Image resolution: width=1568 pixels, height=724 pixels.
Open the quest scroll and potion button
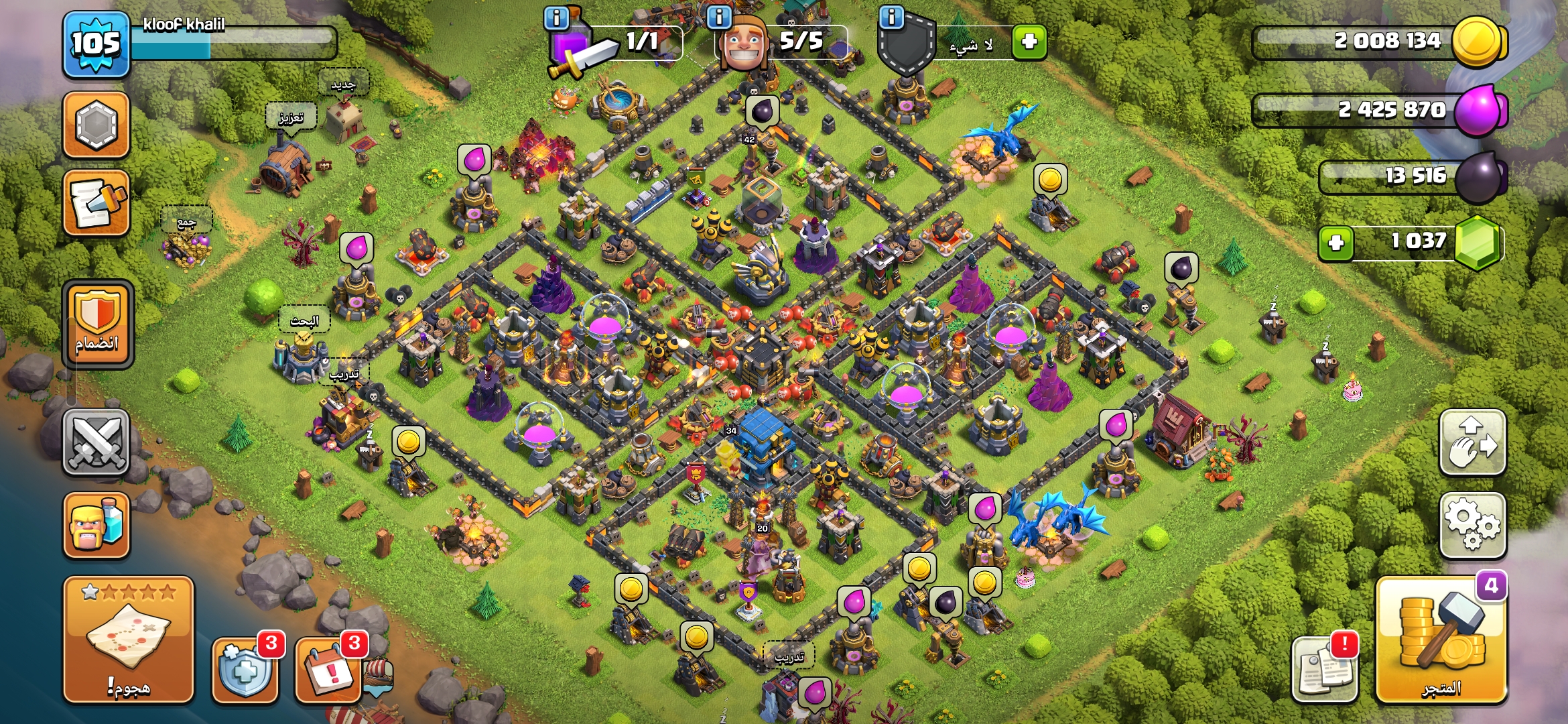pos(96,202)
